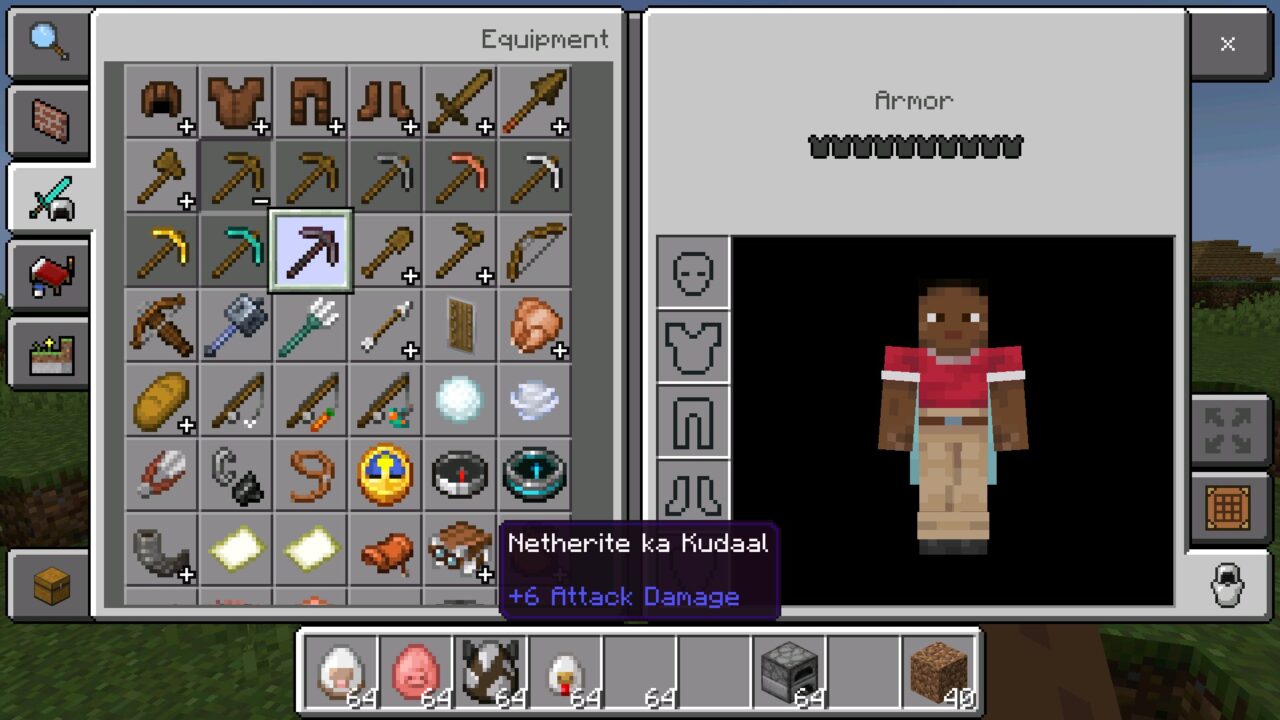Select the bow

[535, 250]
